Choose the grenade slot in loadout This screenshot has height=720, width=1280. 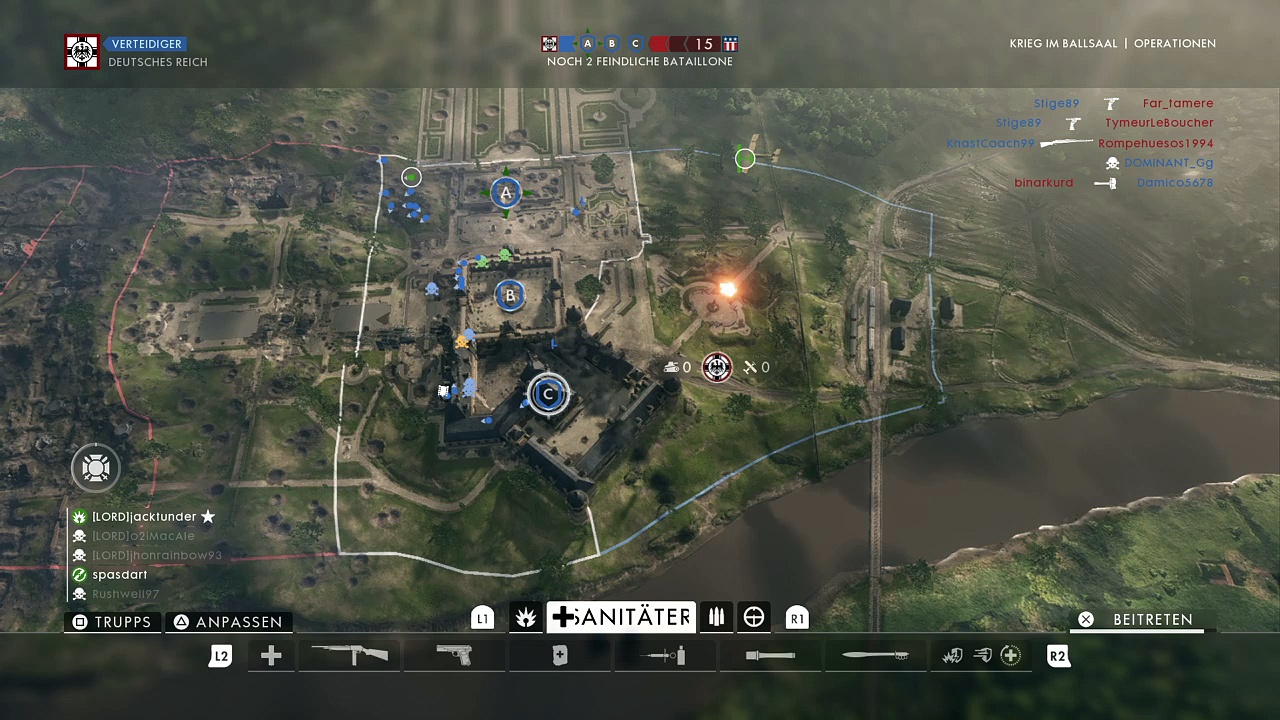[770, 656]
